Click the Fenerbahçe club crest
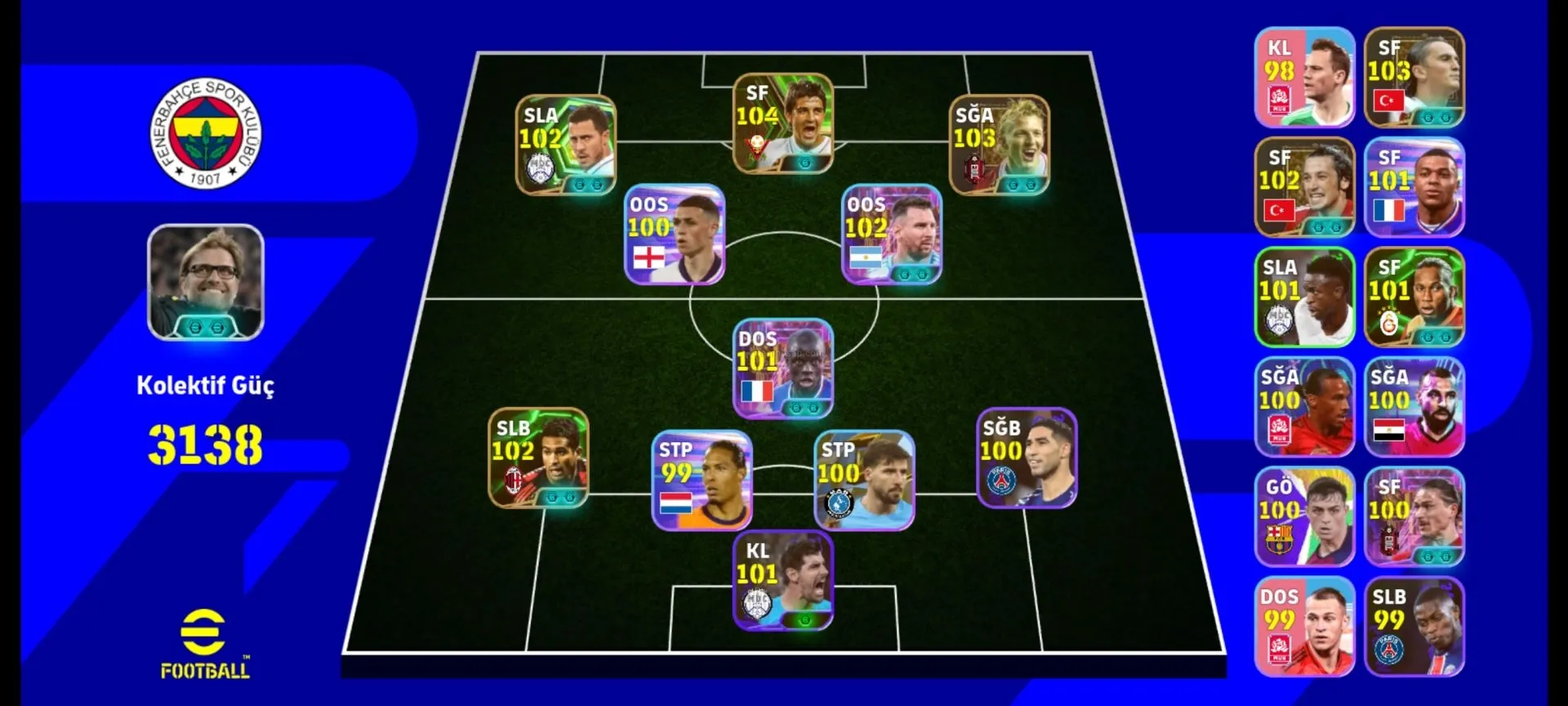 pyautogui.click(x=206, y=133)
